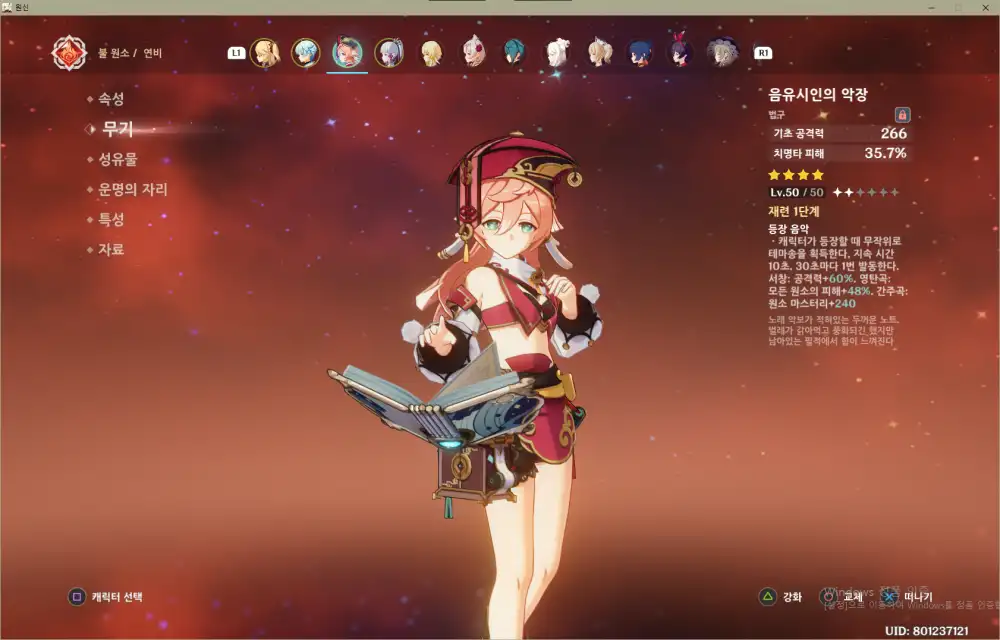Choose the teal-haired character portrait
The height and width of the screenshot is (640, 1000).
(x=514, y=52)
